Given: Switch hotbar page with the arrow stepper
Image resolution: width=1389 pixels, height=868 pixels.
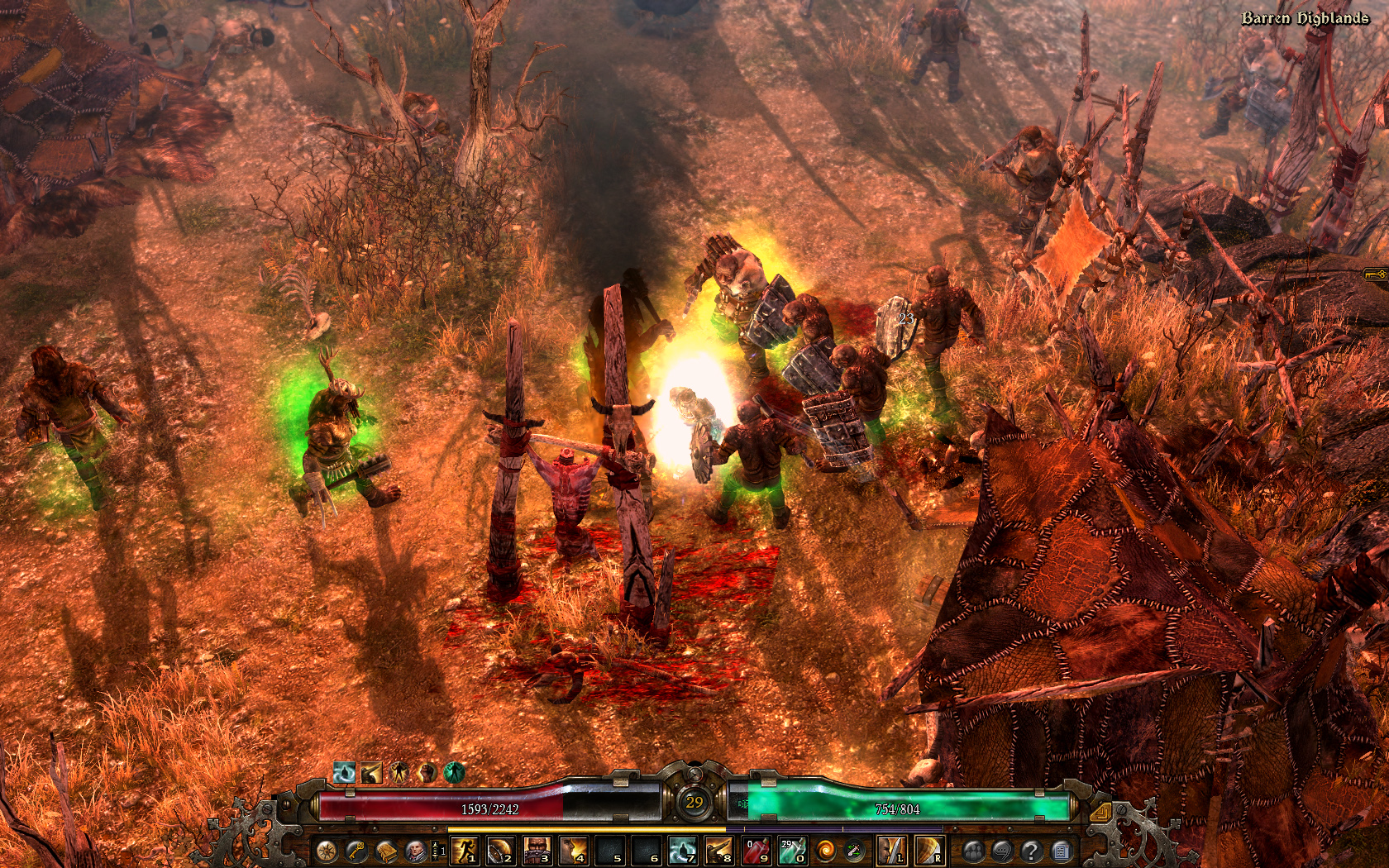Looking at the screenshot, I should [x=437, y=850].
